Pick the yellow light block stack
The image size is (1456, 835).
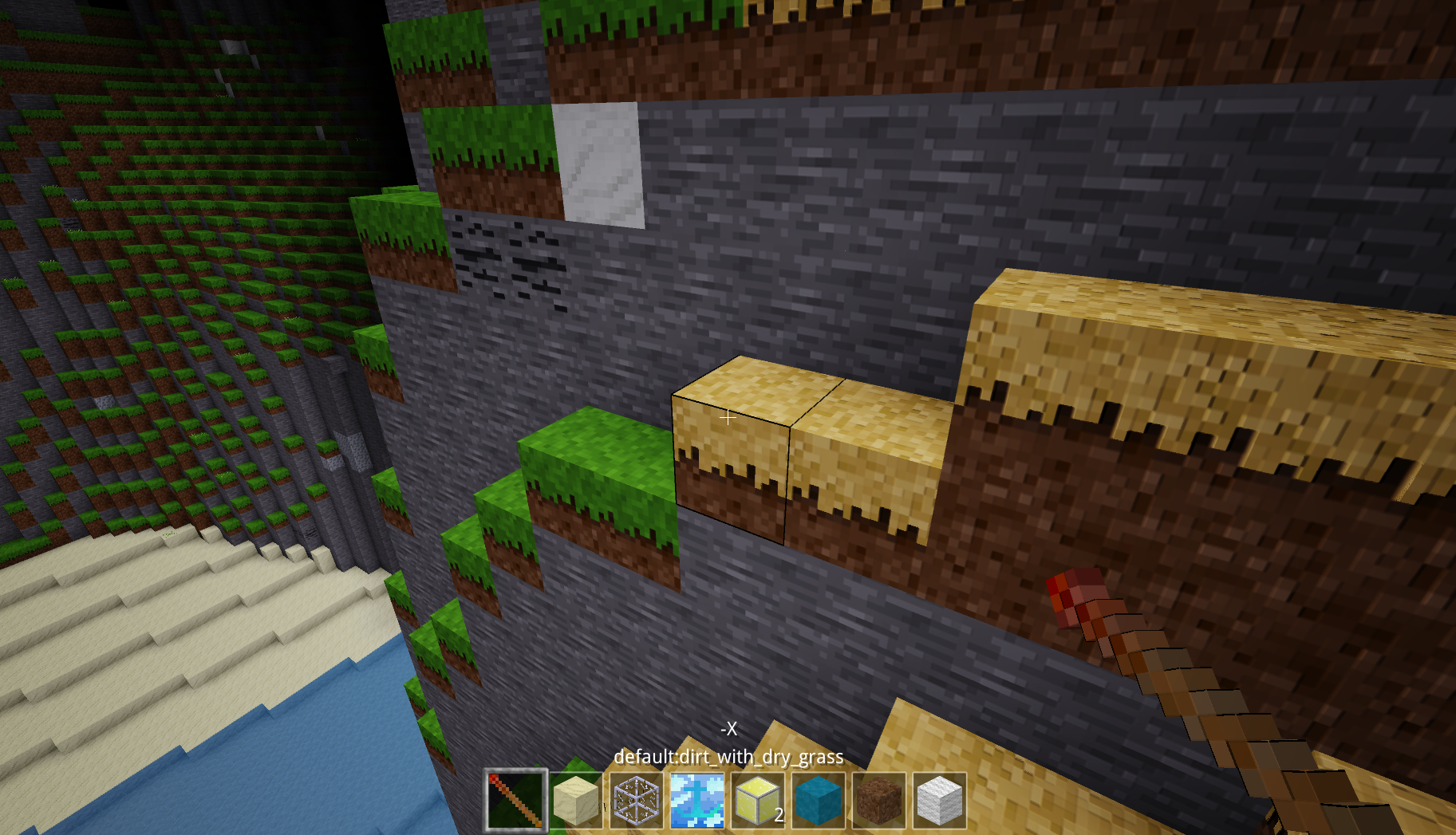click(758, 800)
